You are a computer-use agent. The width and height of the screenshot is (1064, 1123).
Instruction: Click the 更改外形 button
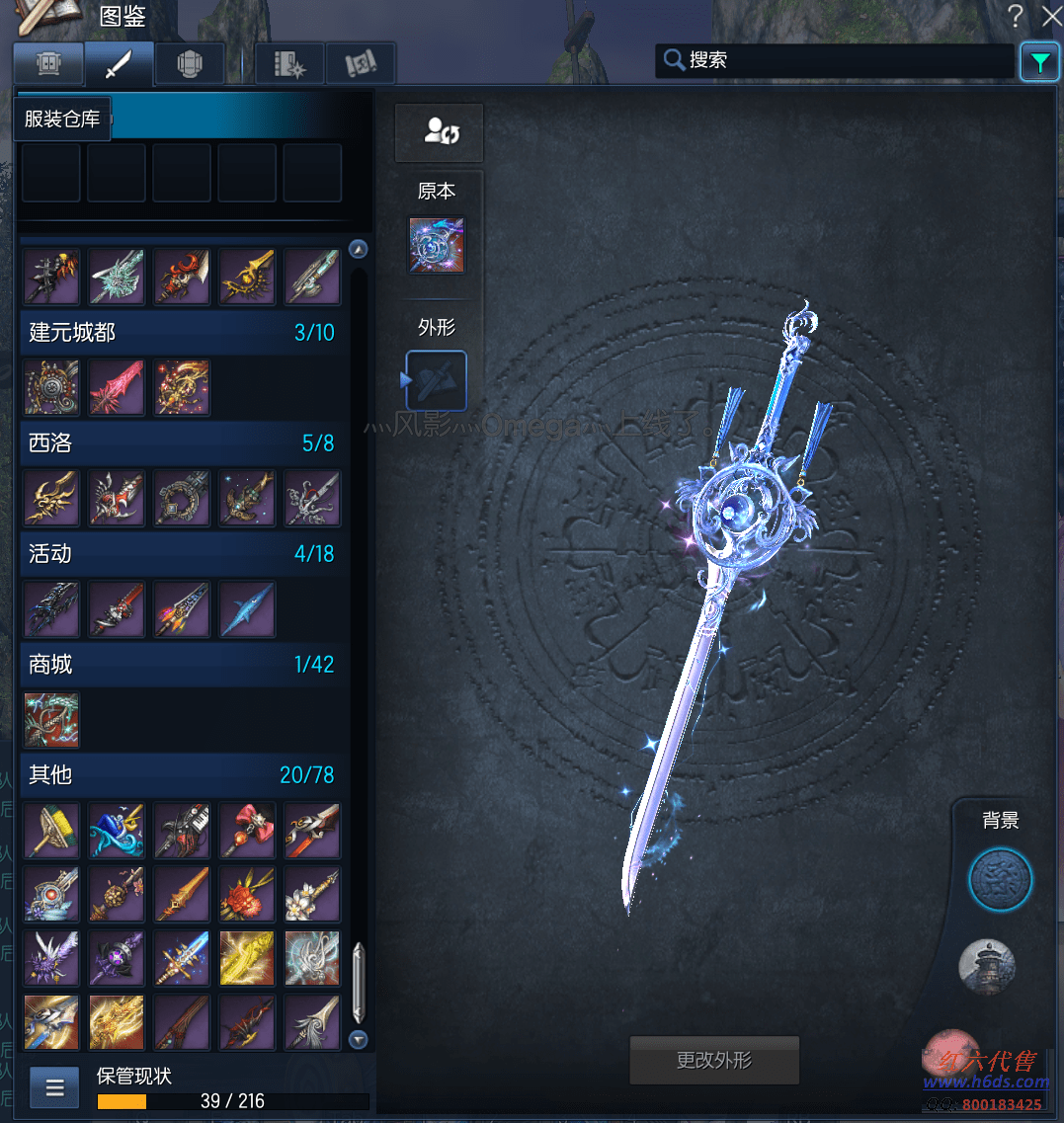(x=713, y=1061)
